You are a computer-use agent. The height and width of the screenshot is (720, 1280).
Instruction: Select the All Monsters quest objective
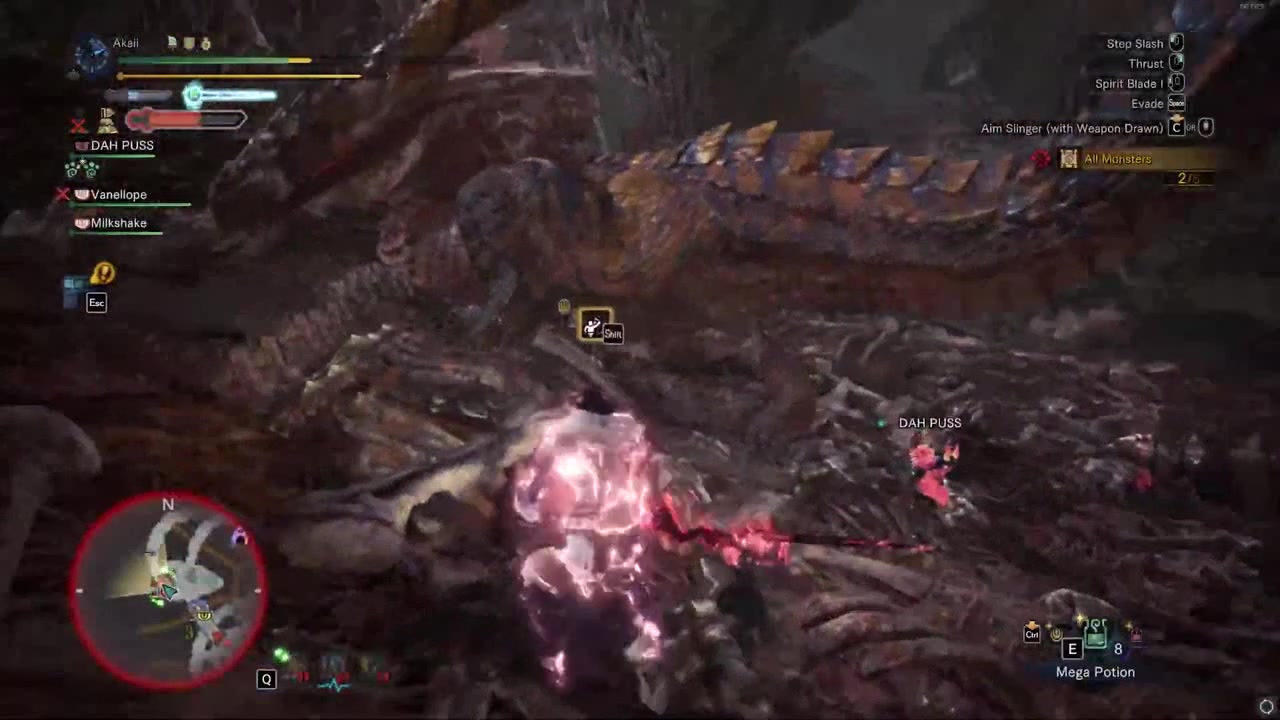click(1116, 159)
